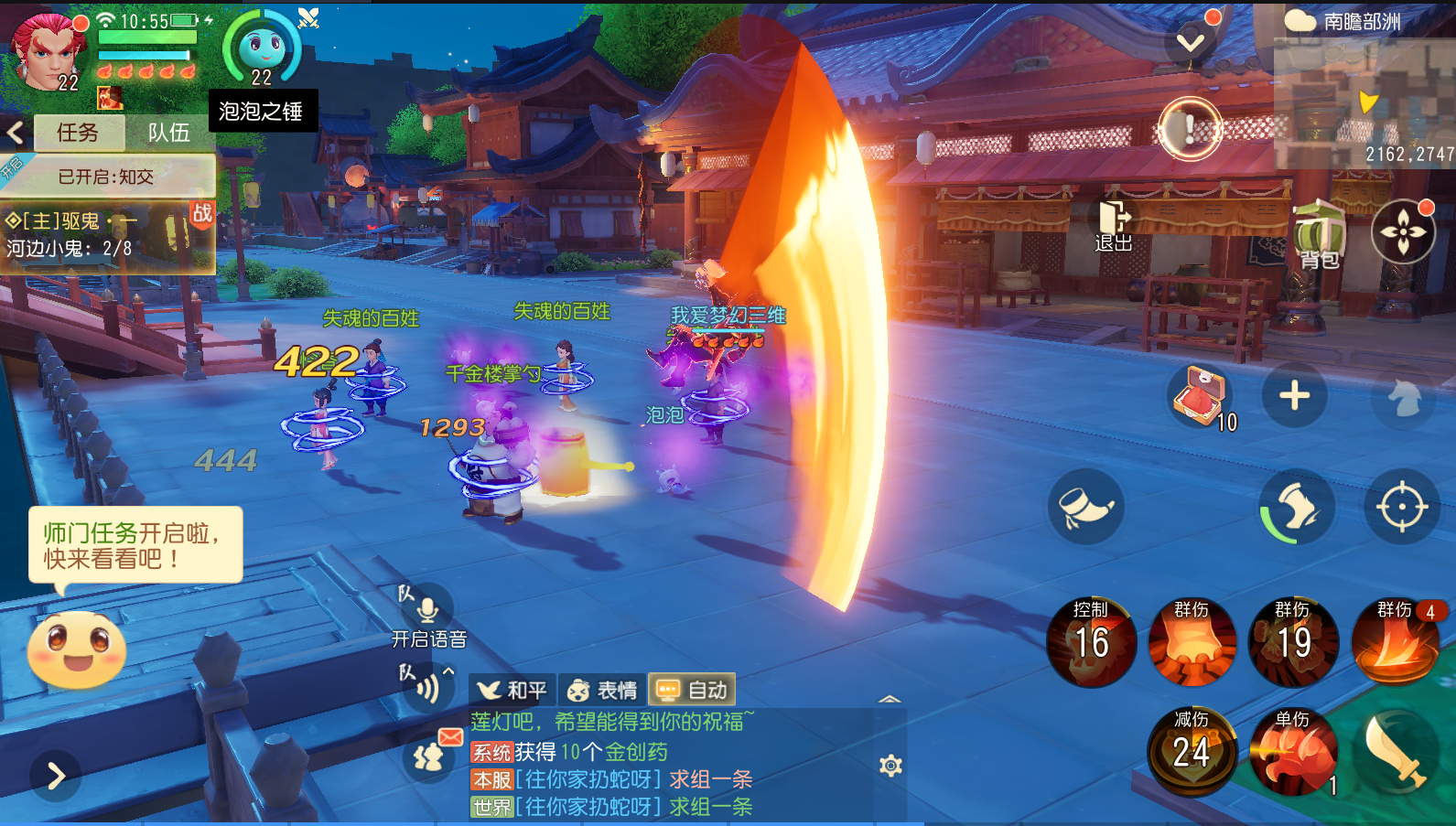
Task: Use the red health potion item
Action: coord(1198,396)
